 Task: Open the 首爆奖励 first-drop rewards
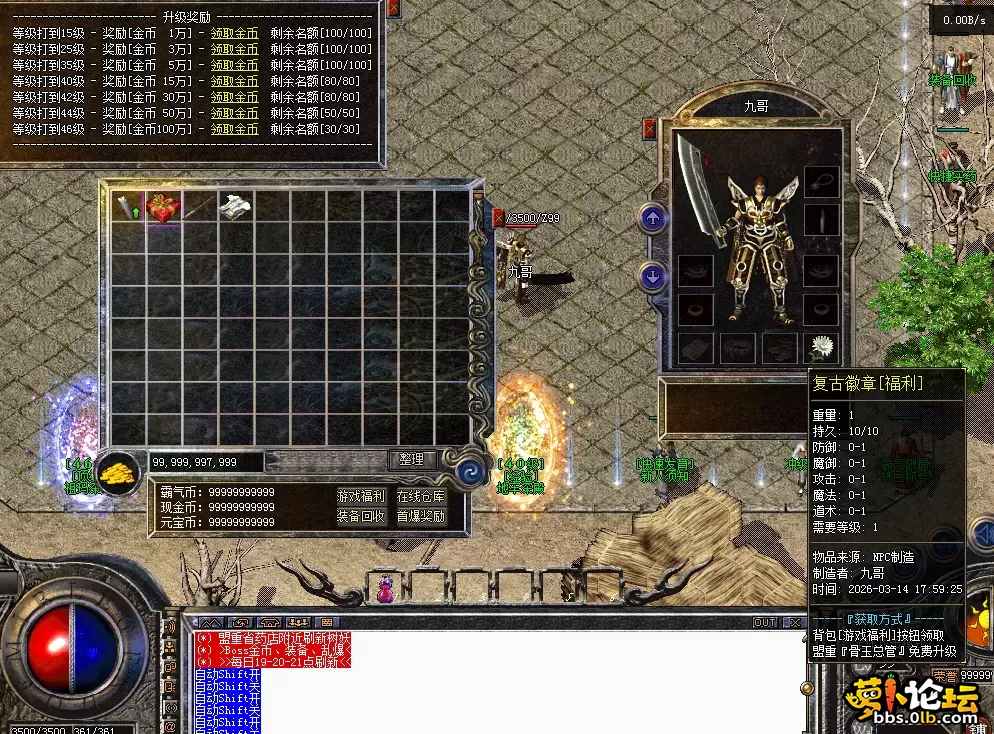(x=421, y=516)
